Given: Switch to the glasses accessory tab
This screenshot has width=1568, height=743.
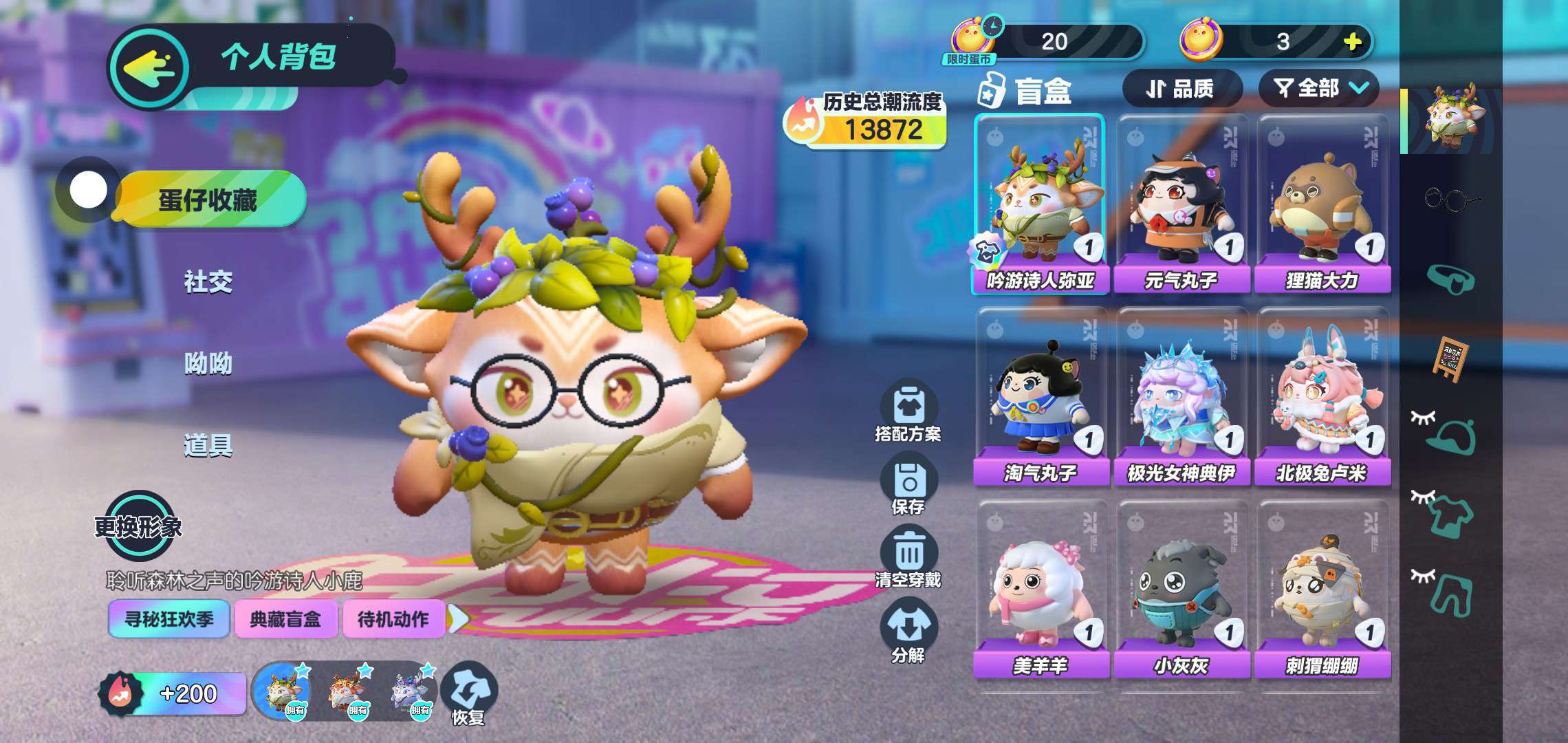Looking at the screenshot, I should pyautogui.click(x=1450, y=200).
